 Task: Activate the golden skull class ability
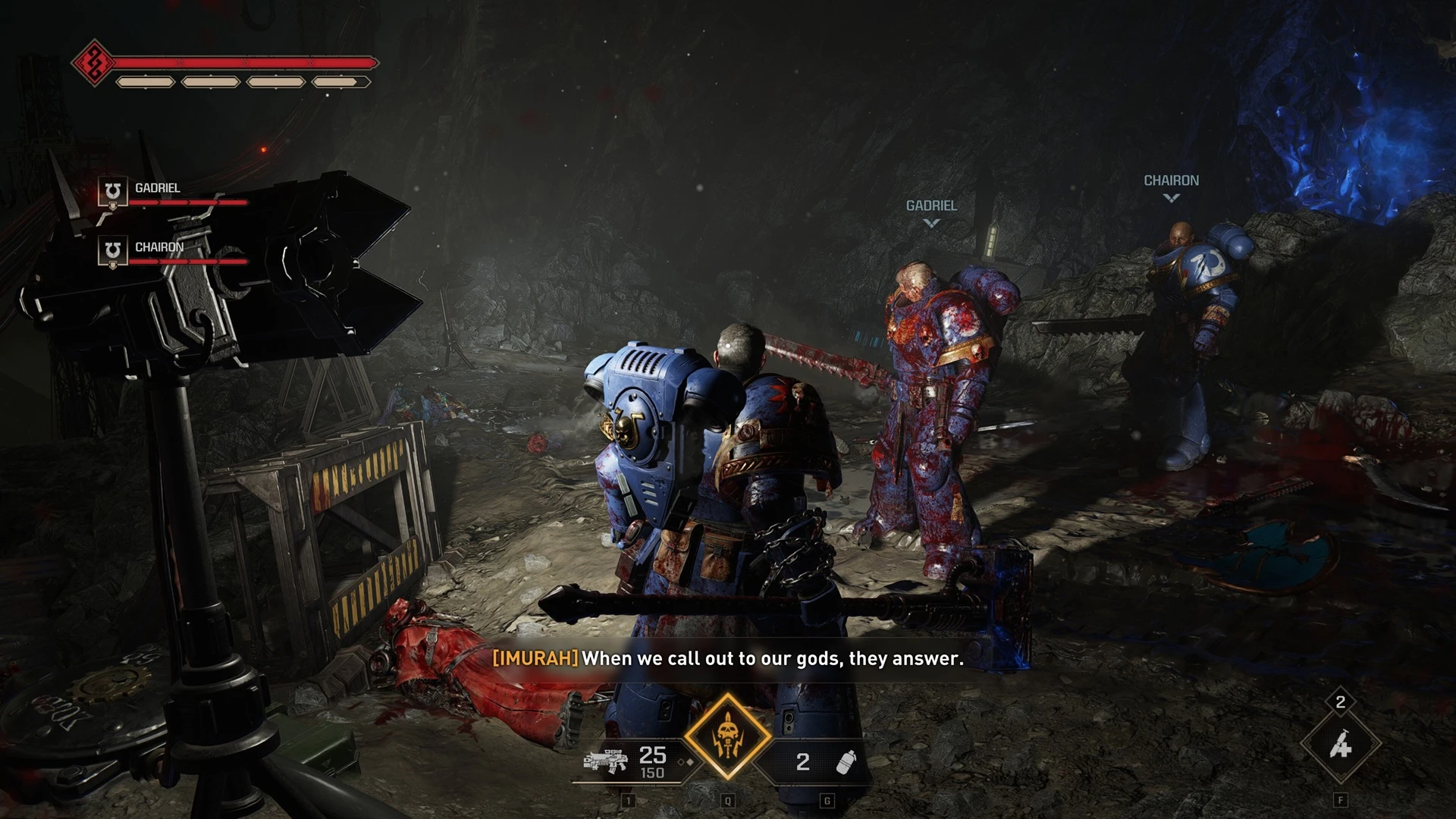click(x=727, y=736)
